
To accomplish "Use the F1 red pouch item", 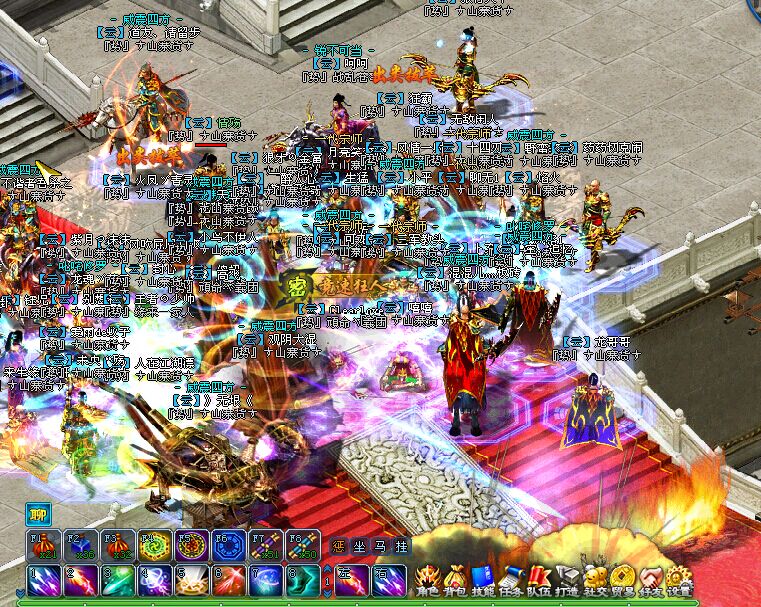I will 45,545.
